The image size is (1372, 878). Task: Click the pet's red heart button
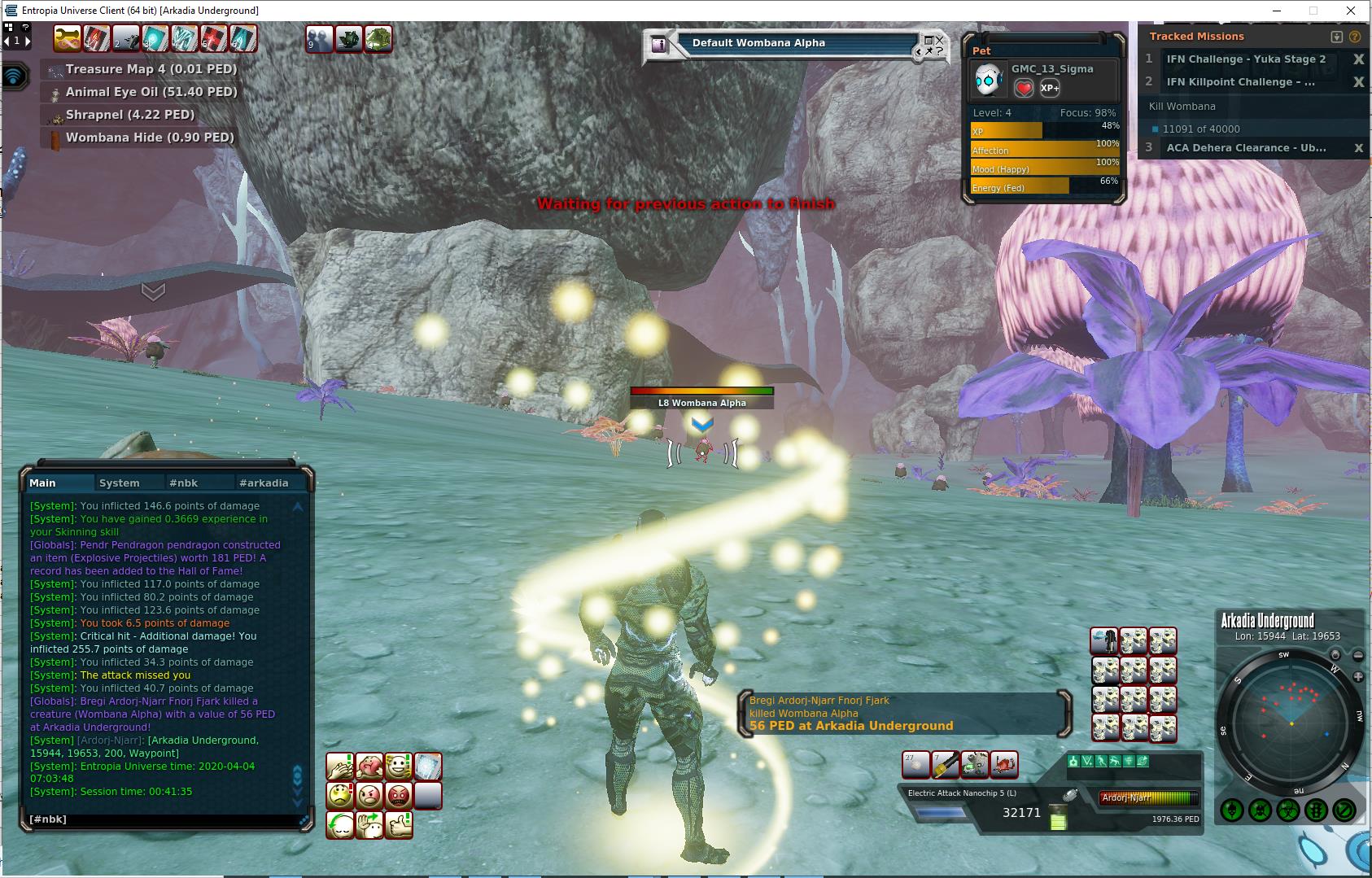1024,88
